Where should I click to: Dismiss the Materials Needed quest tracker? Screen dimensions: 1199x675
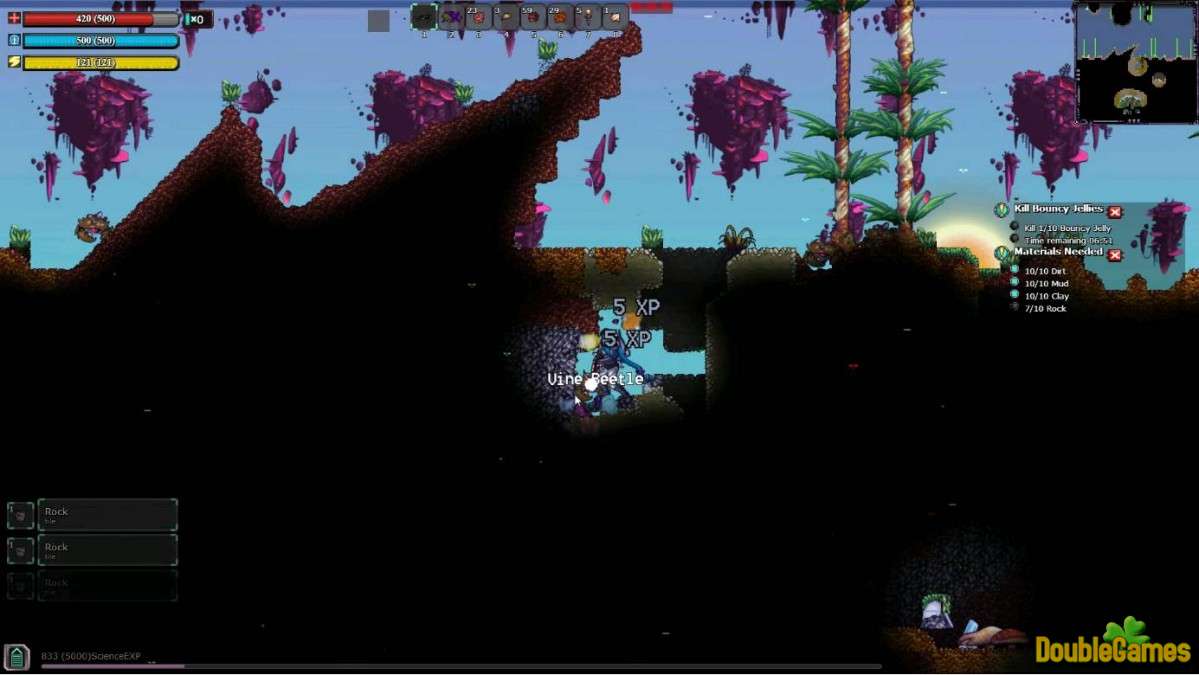[1115, 255]
